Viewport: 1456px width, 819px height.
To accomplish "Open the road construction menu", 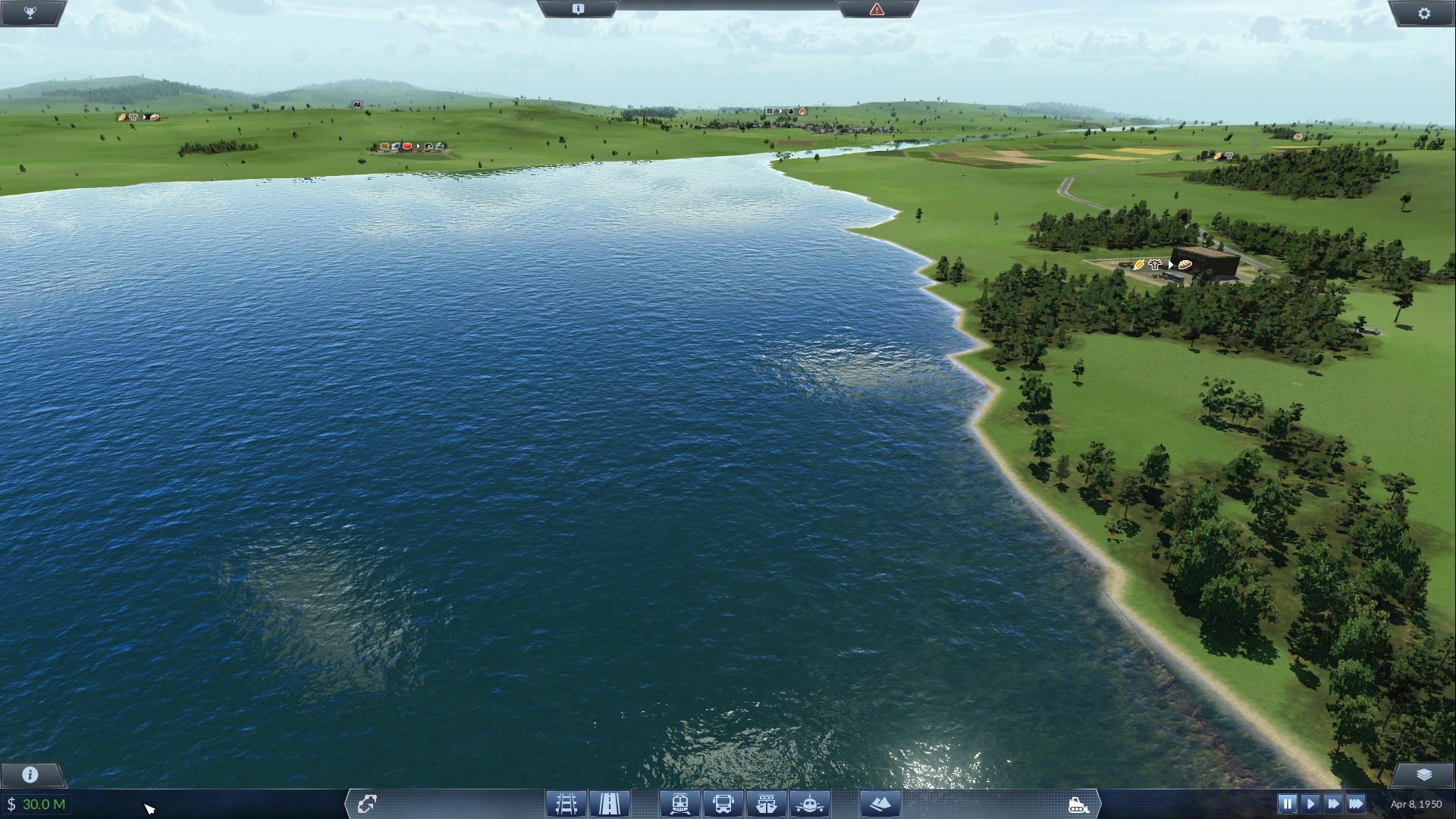I will [x=609, y=803].
